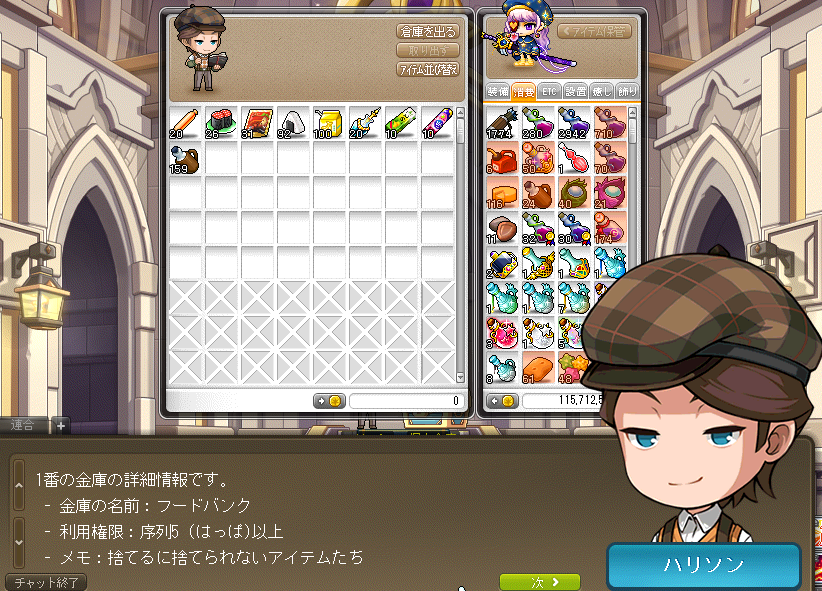Click the アイテム並び替え sort button
Viewport: 822px width, 591px height.
pos(427,69)
